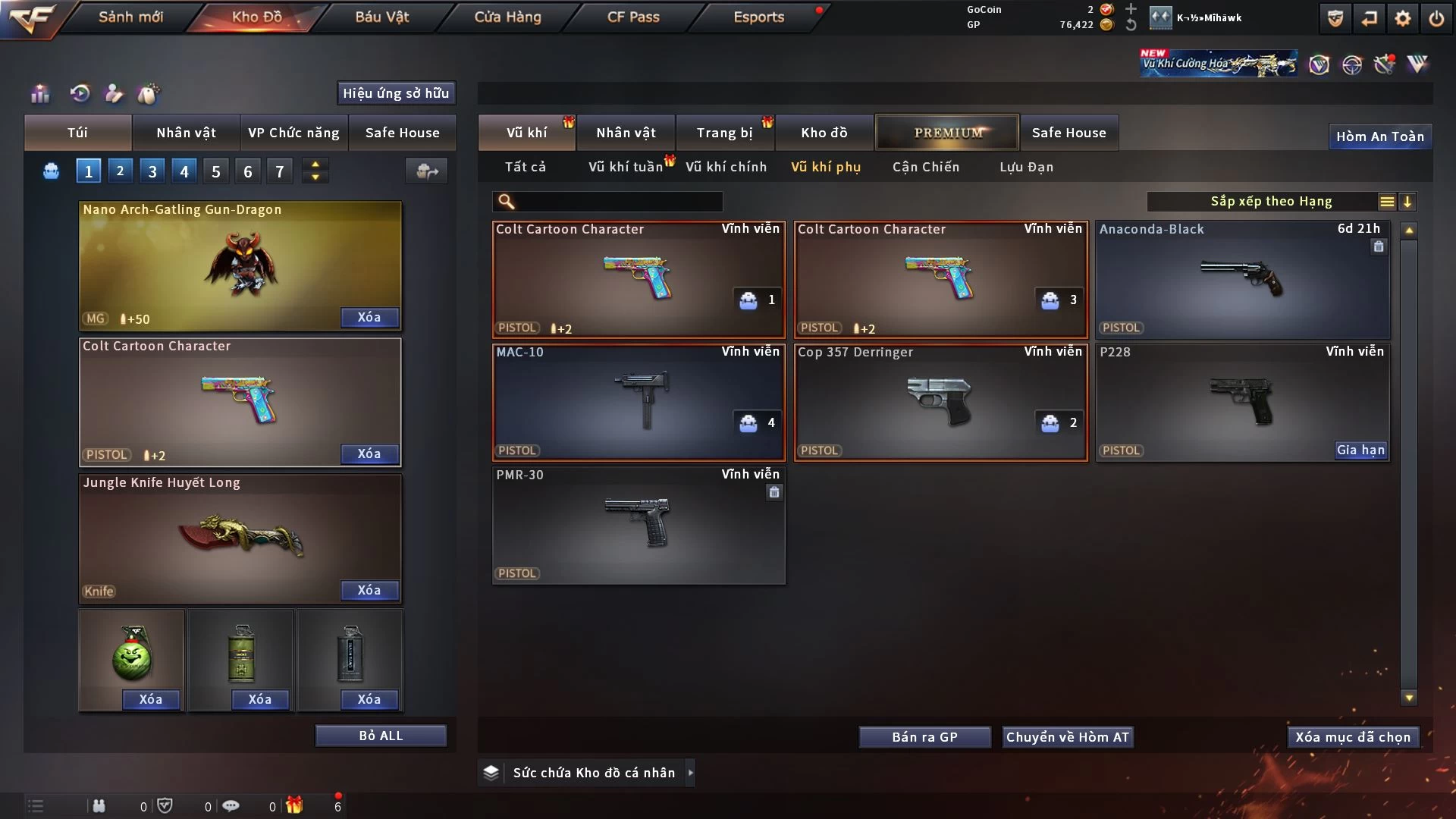Select the MAC-10 pistol item
The image size is (1456, 819).
pyautogui.click(x=638, y=402)
